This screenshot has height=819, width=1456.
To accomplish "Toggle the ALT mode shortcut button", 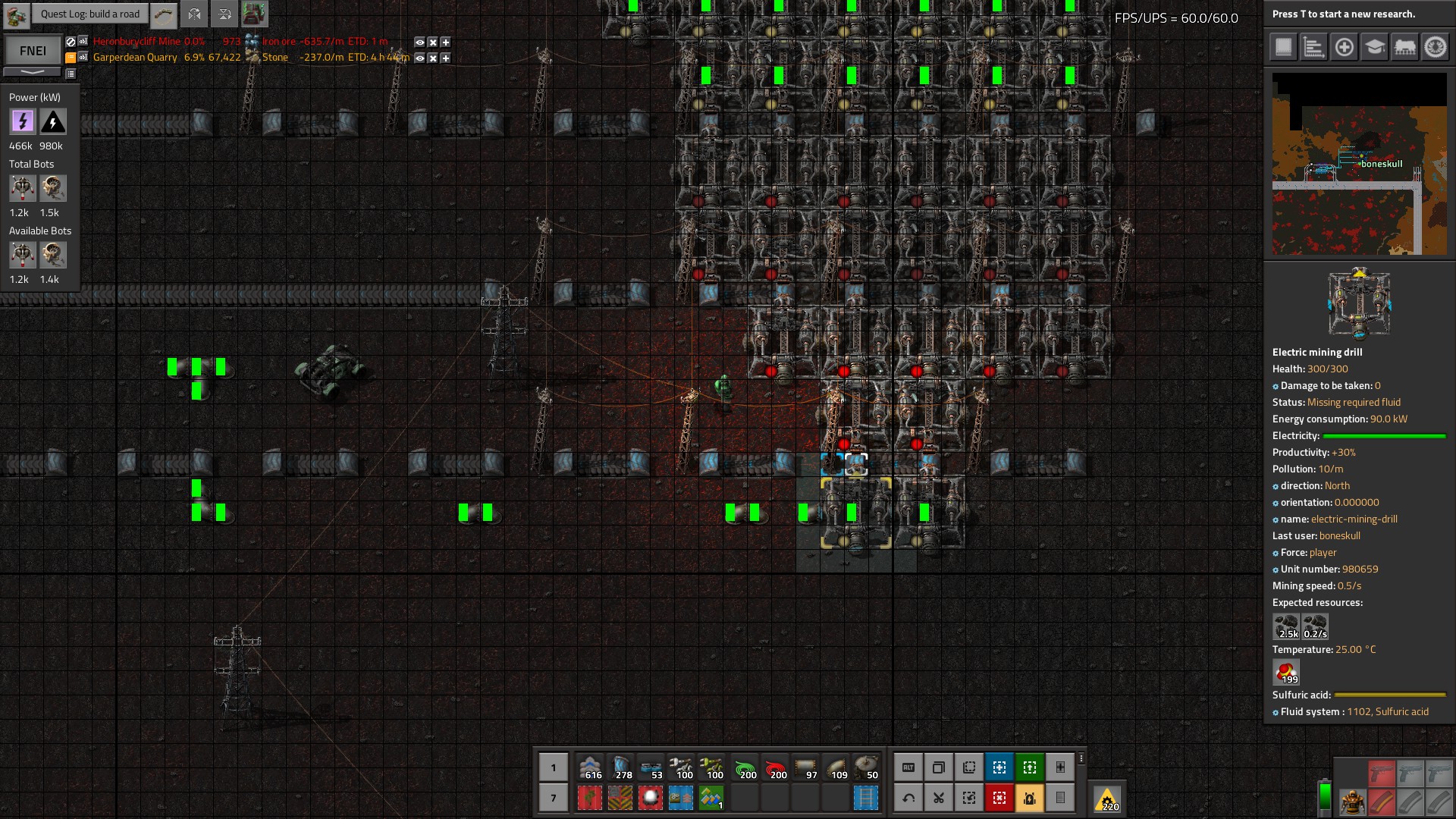I will [x=908, y=767].
